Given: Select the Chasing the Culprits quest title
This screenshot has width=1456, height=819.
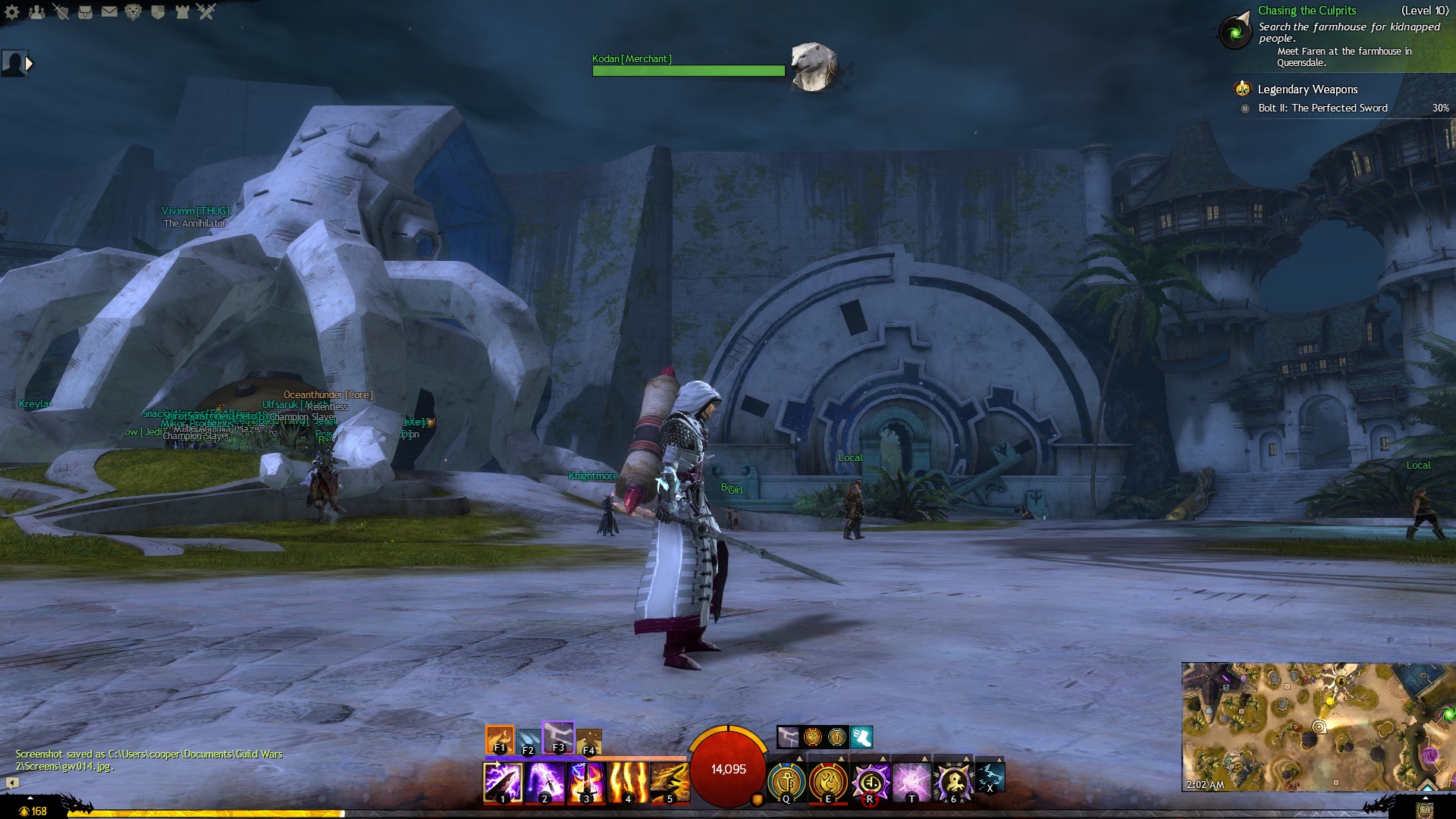Looking at the screenshot, I should [x=1306, y=11].
